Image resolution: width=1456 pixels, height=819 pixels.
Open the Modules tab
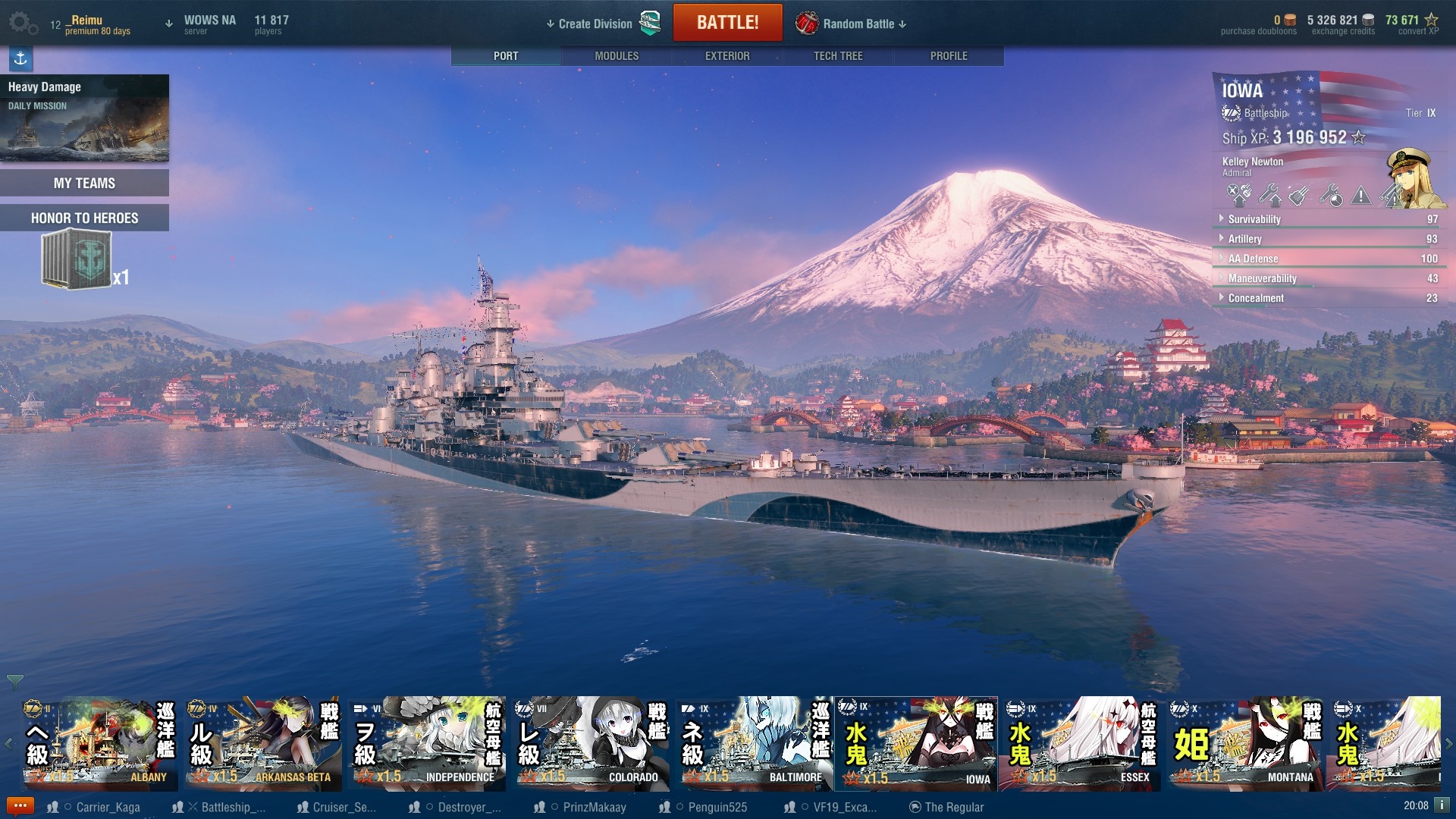pos(616,56)
